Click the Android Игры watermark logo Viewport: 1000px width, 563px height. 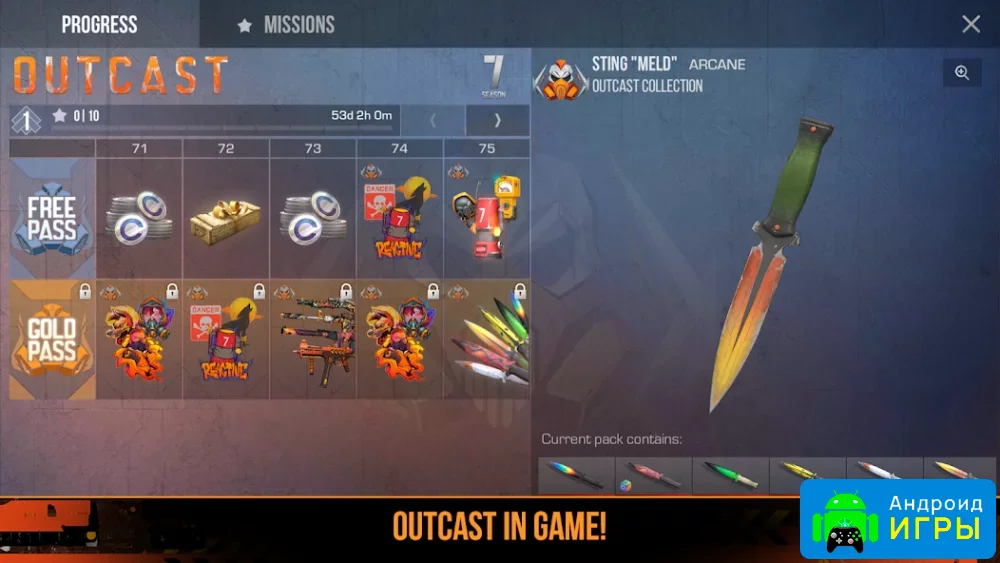click(897, 517)
